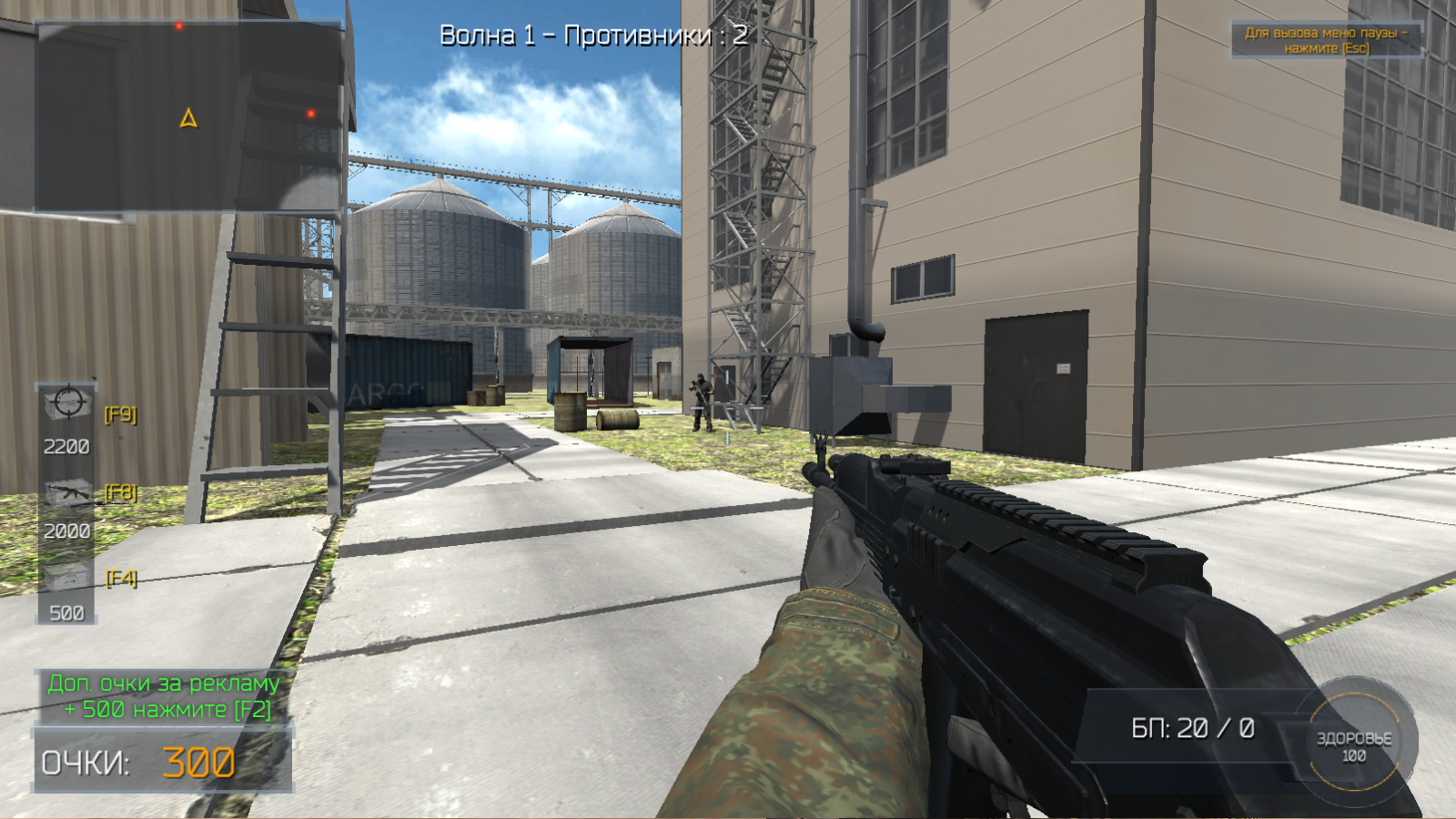Click the upper red enemy dot on minimap
This screenshot has height=819, width=1456.
tap(180, 25)
